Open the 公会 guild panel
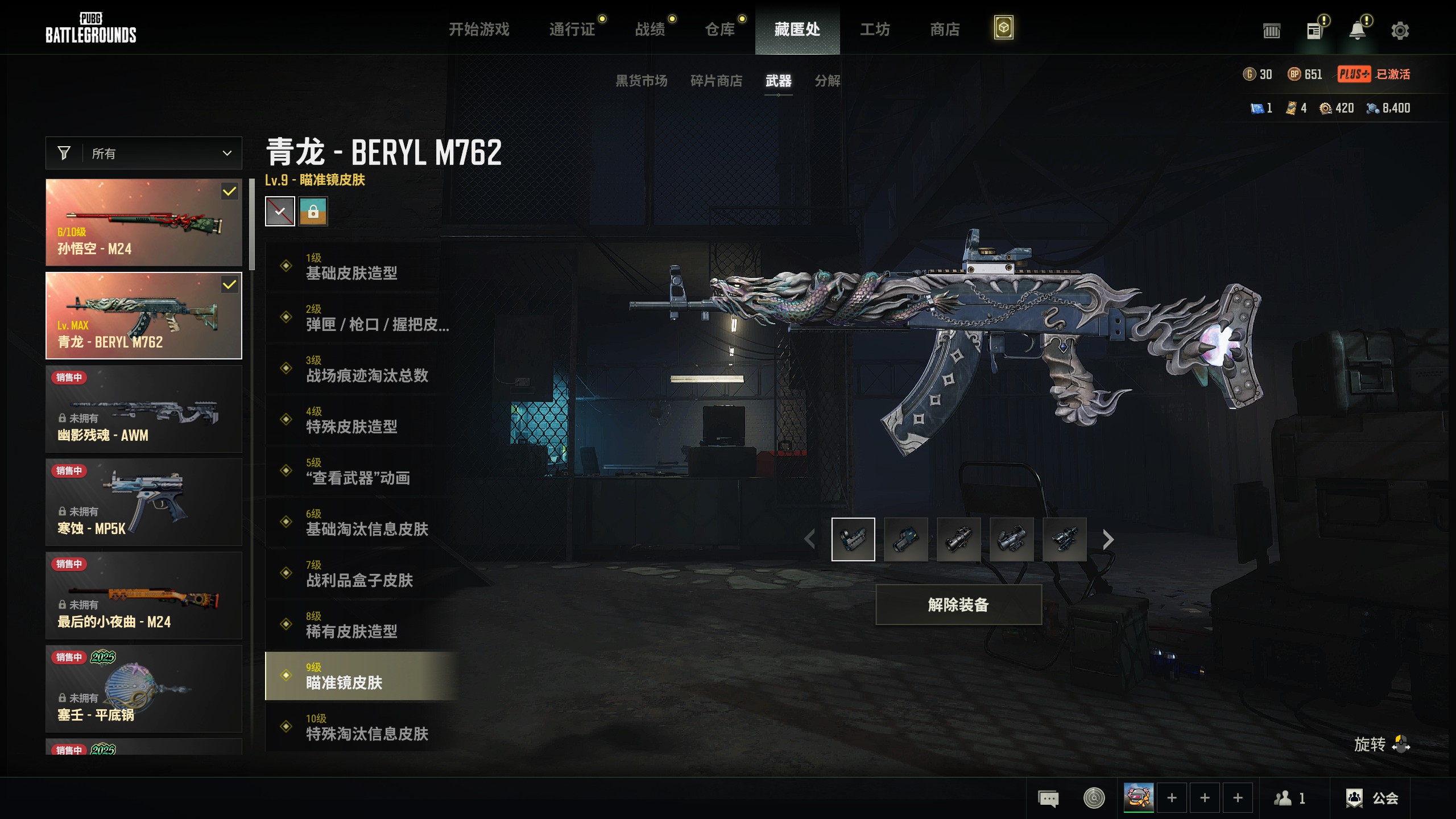Image resolution: width=1456 pixels, height=819 pixels. click(1372, 798)
